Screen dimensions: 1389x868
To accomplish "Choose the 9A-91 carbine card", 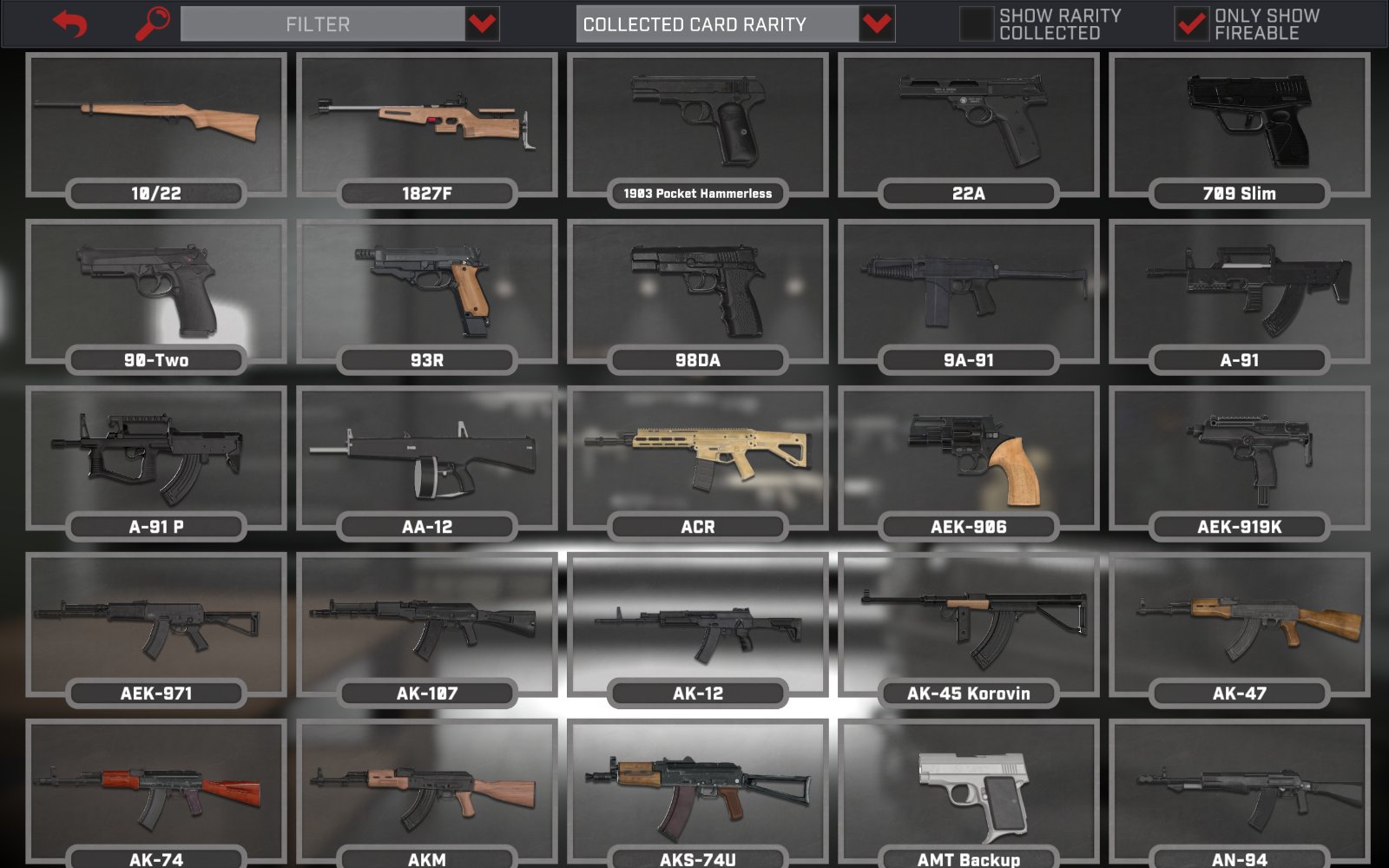I will click(969, 293).
